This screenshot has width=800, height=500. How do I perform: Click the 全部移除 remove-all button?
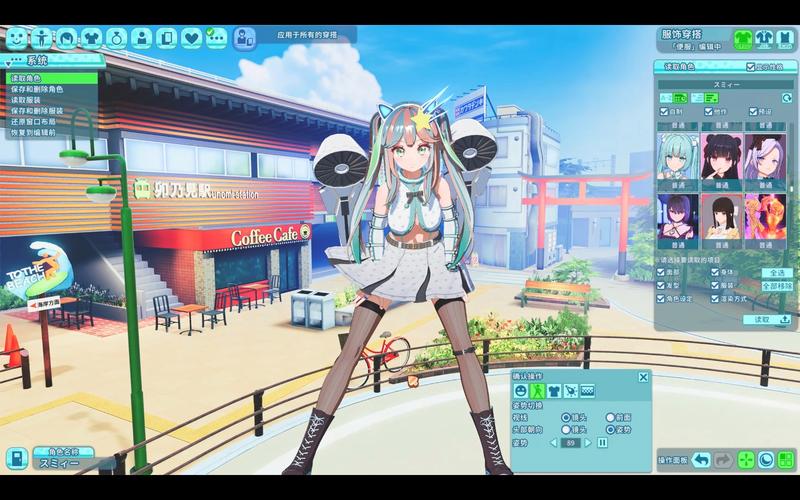[x=777, y=285]
